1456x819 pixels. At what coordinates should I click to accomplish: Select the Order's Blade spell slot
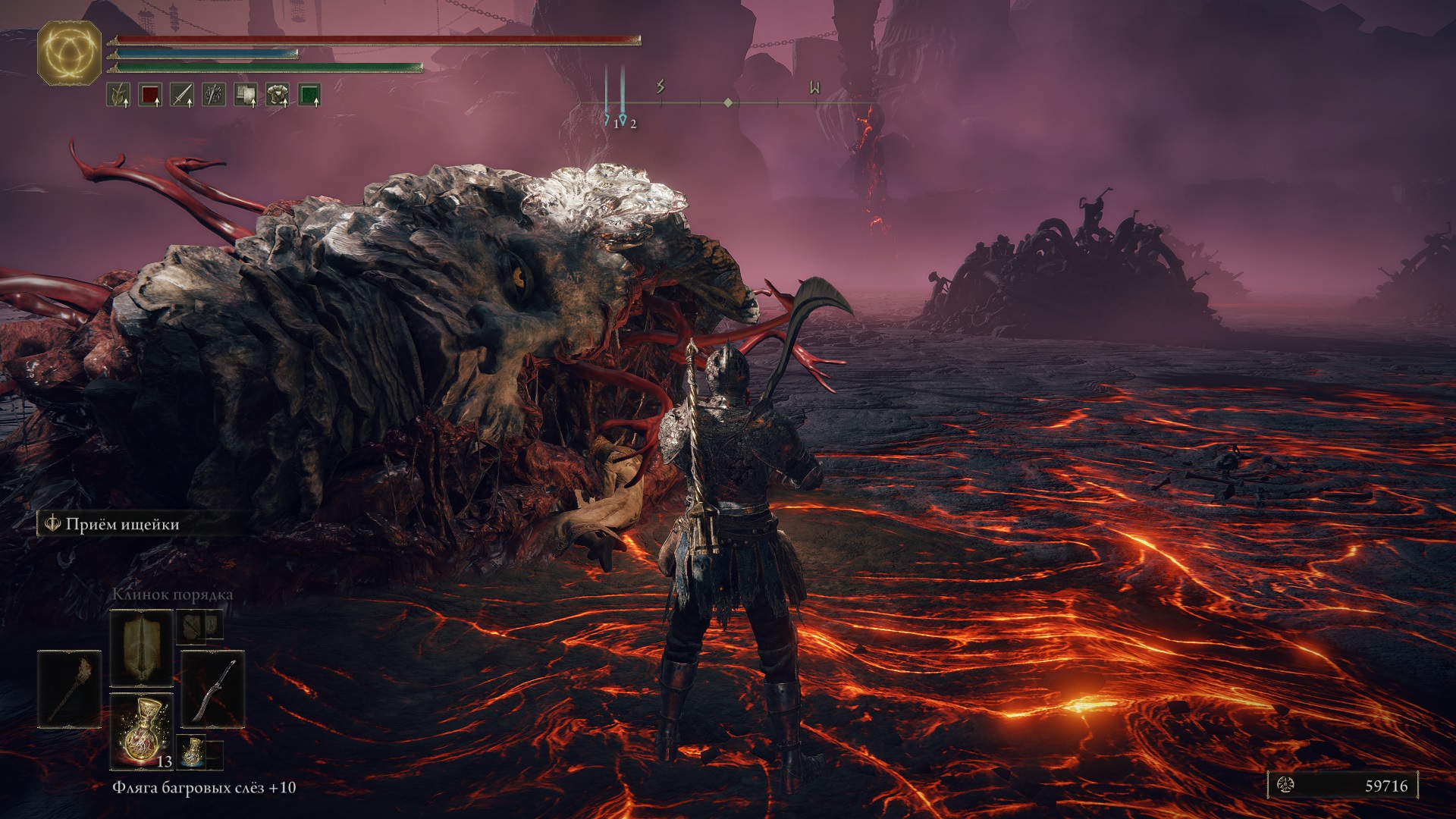[x=142, y=648]
